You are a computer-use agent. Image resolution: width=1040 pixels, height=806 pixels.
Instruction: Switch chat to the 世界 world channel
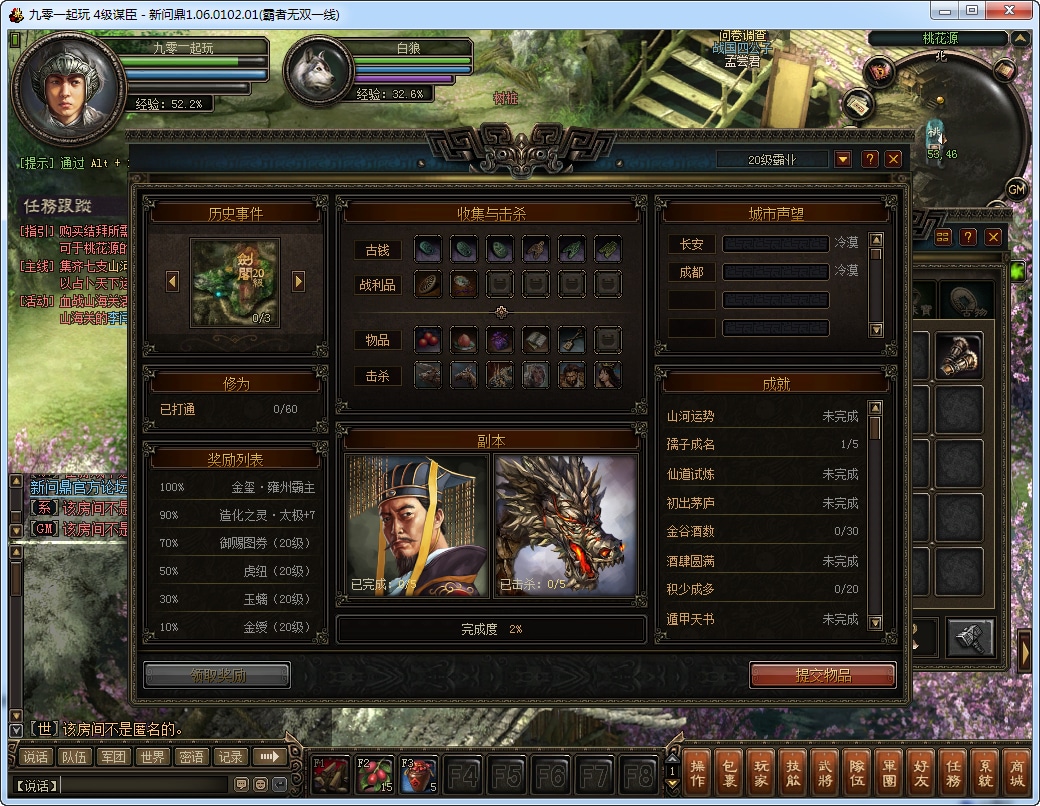pyautogui.click(x=152, y=757)
